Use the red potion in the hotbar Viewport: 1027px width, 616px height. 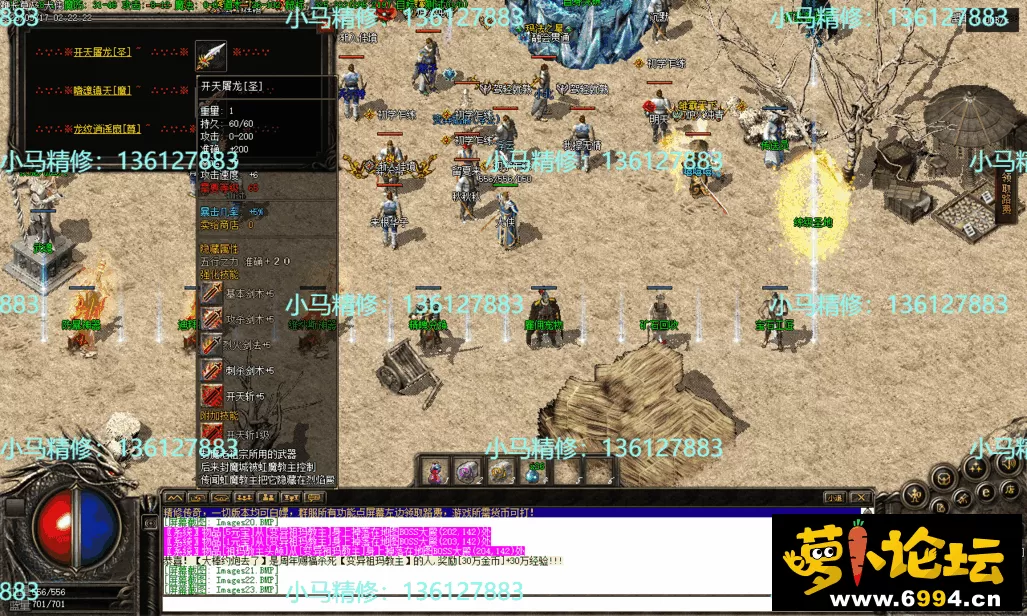438,470
